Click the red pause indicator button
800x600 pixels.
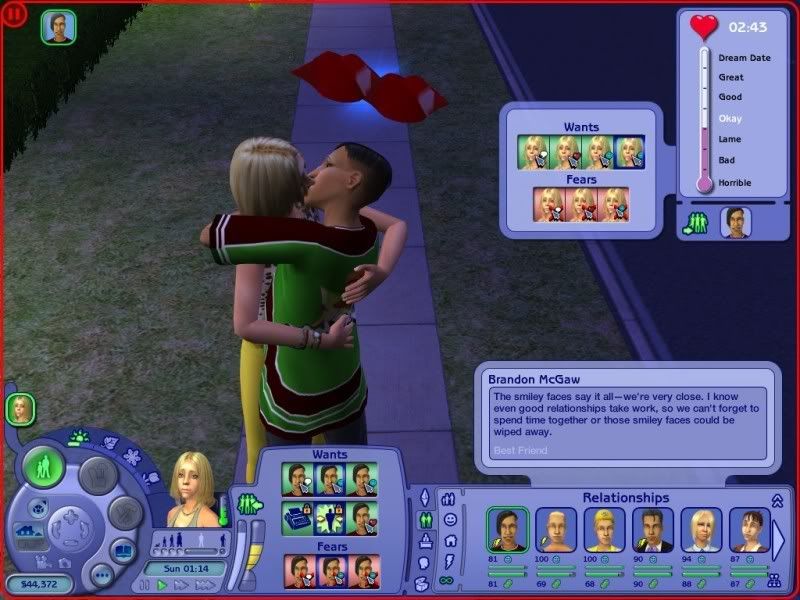click(x=16, y=16)
